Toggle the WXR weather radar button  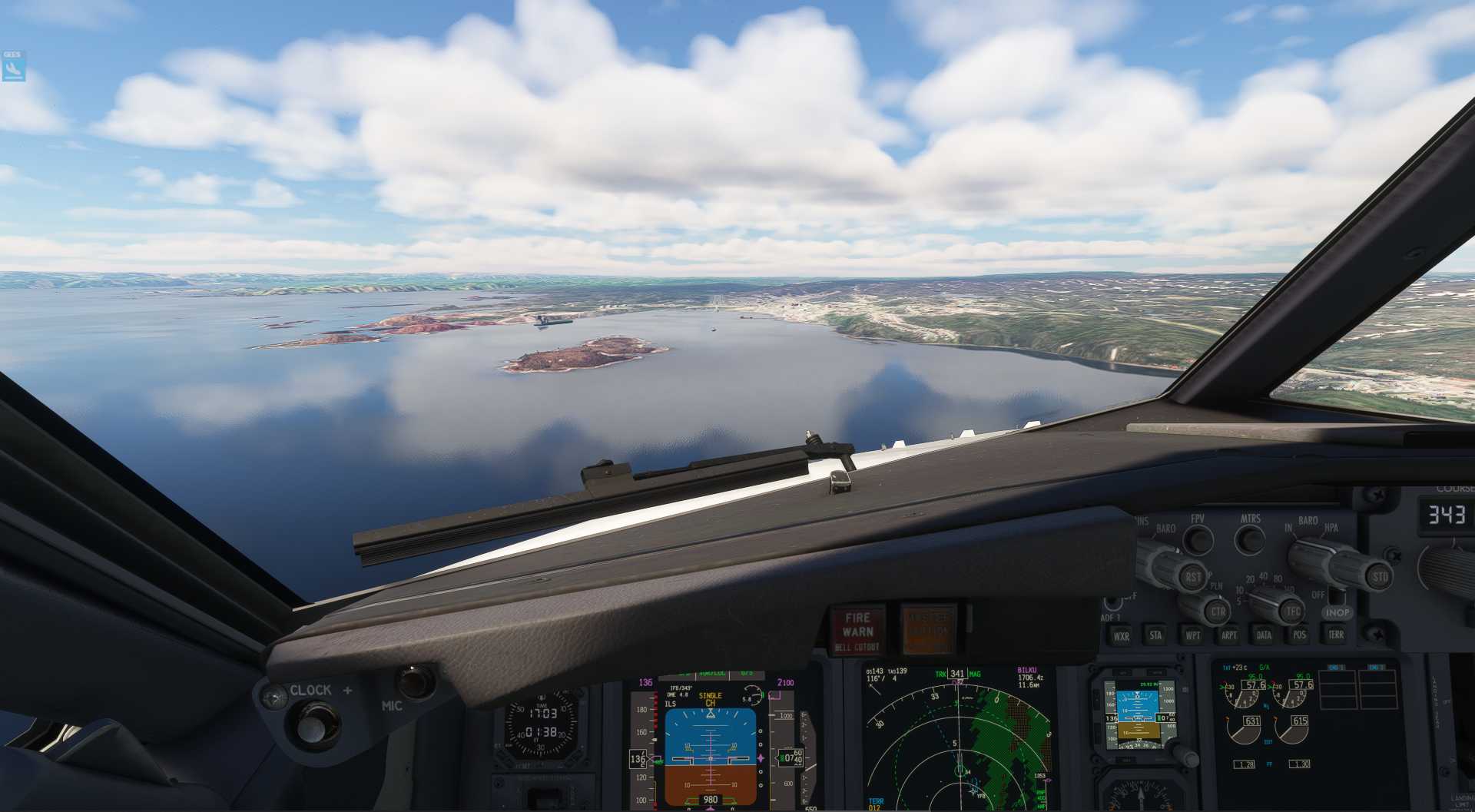click(x=1121, y=635)
